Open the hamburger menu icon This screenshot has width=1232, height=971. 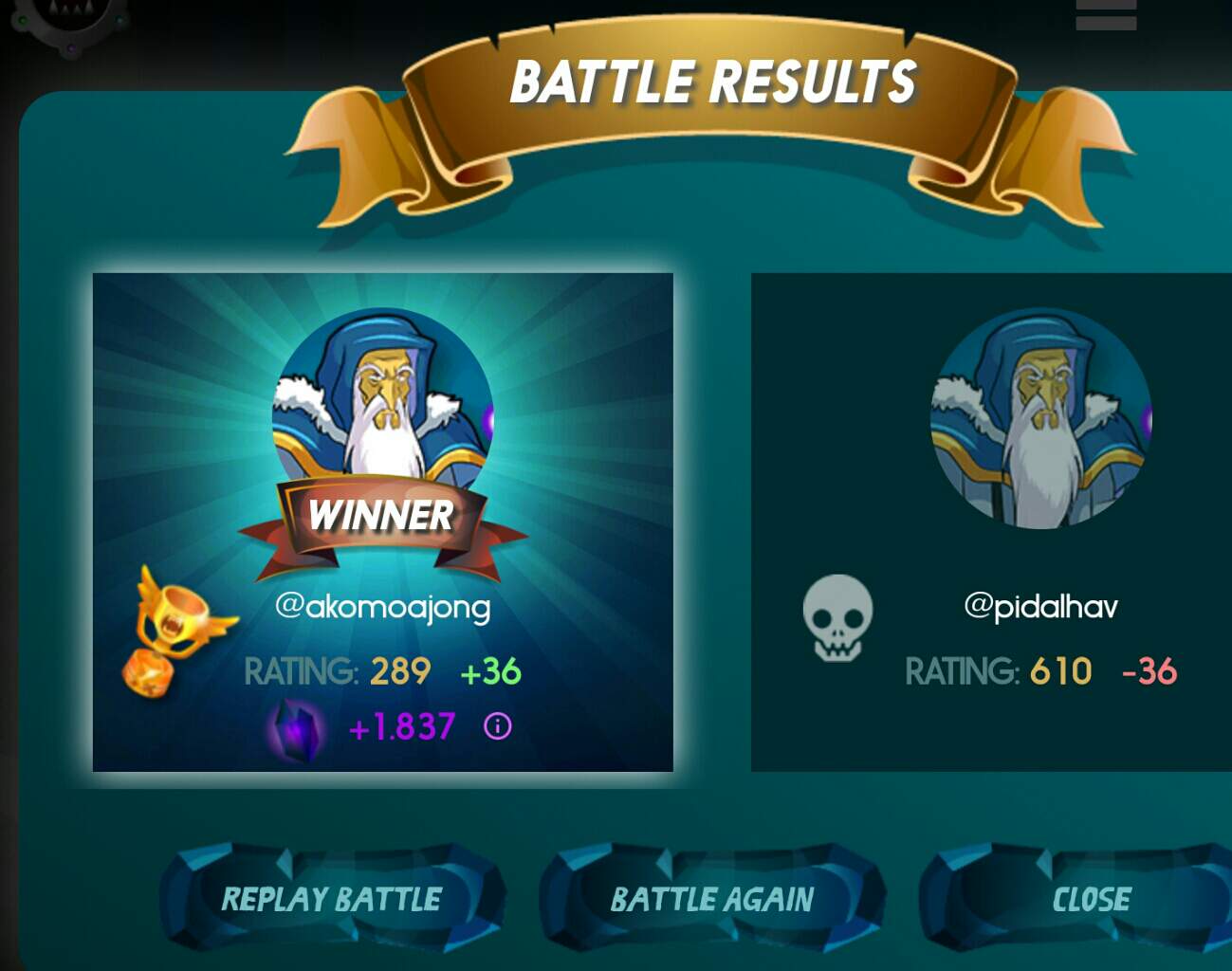(1106, 14)
